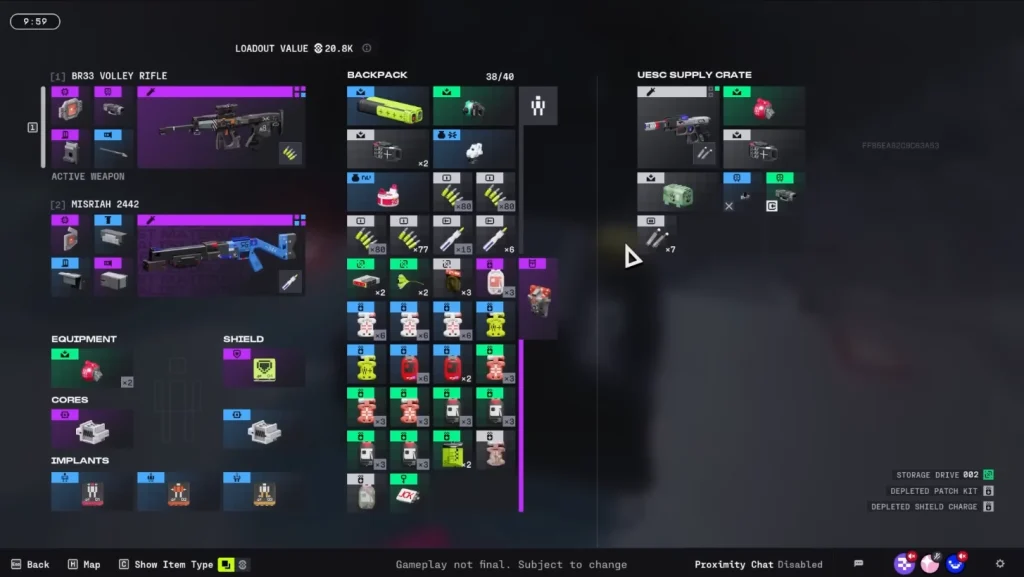Go Back from the inventory screen
This screenshot has height=577, width=1024.
click(x=30, y=564)
